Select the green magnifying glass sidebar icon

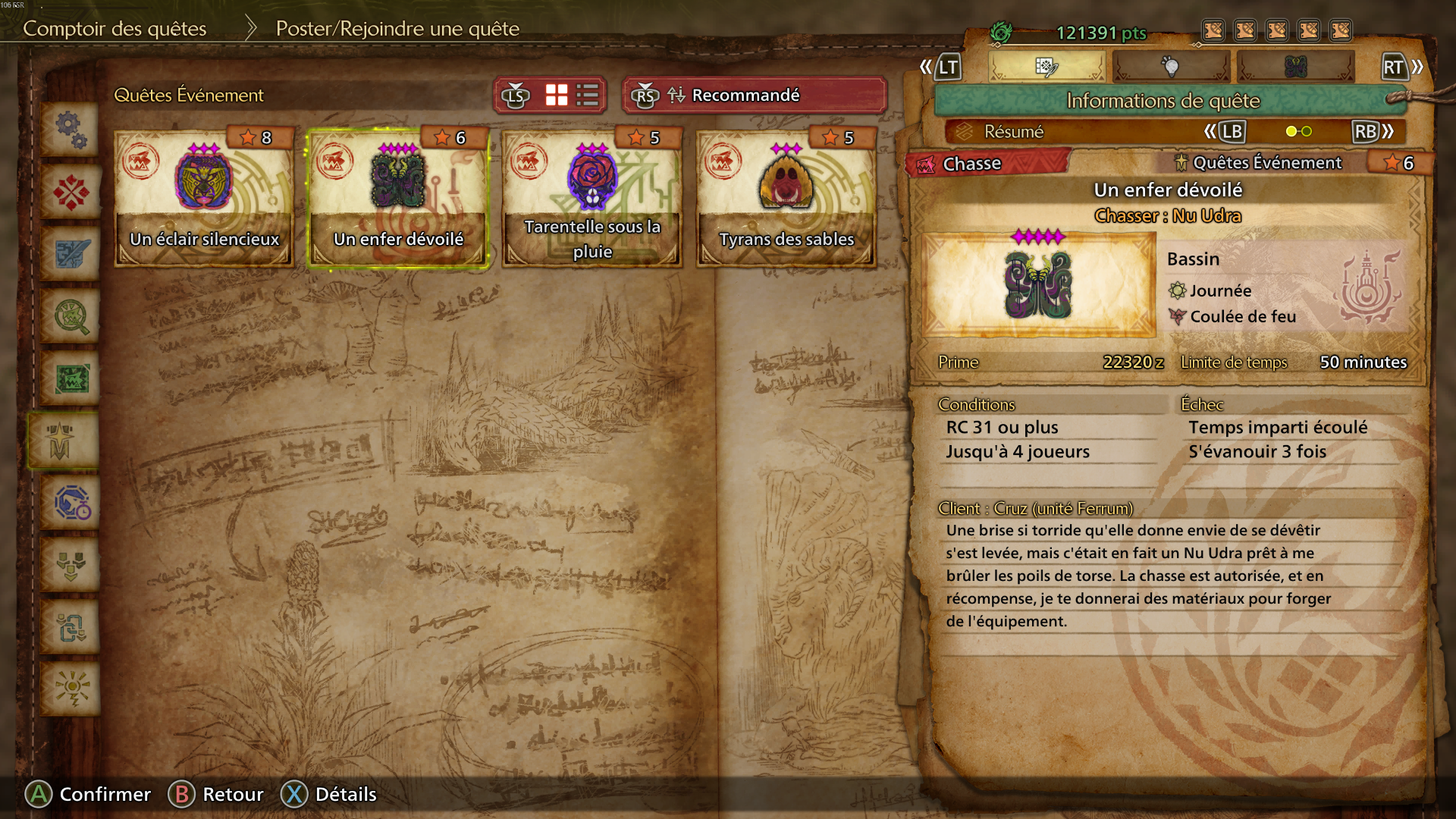[x=71, y=315]
